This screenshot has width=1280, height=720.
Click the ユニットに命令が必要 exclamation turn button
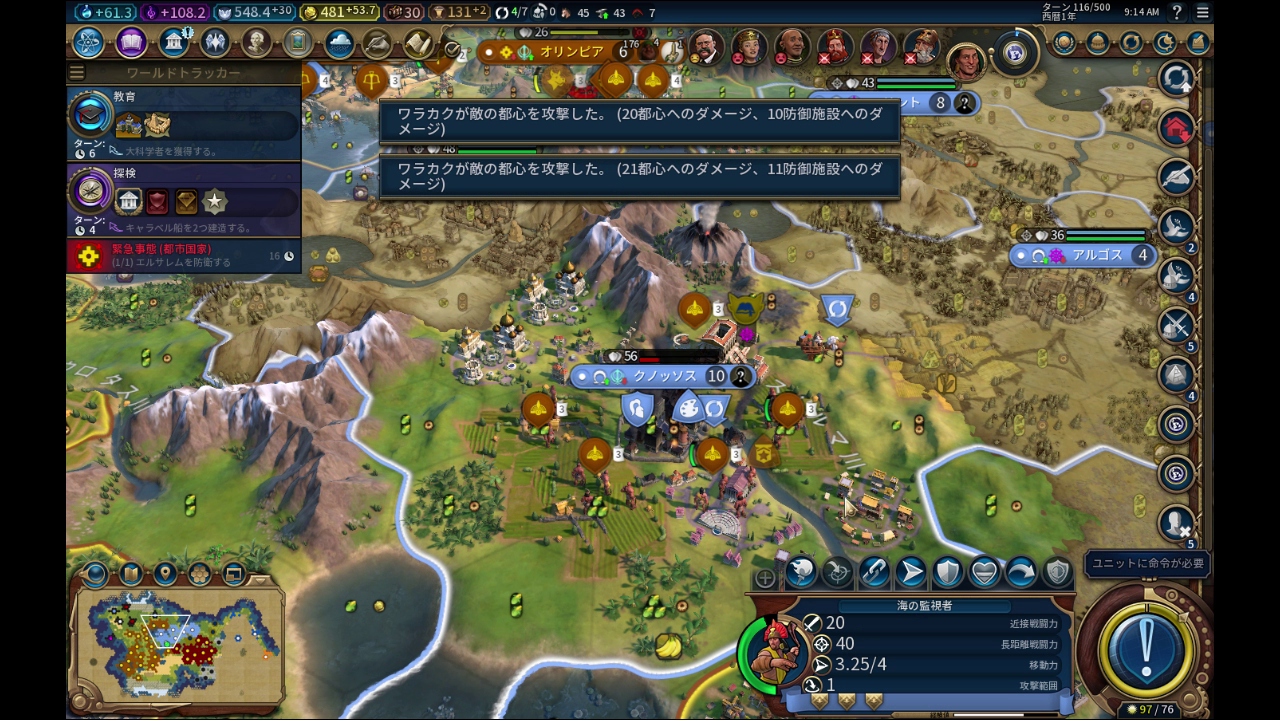click(x=1145, y=643)
